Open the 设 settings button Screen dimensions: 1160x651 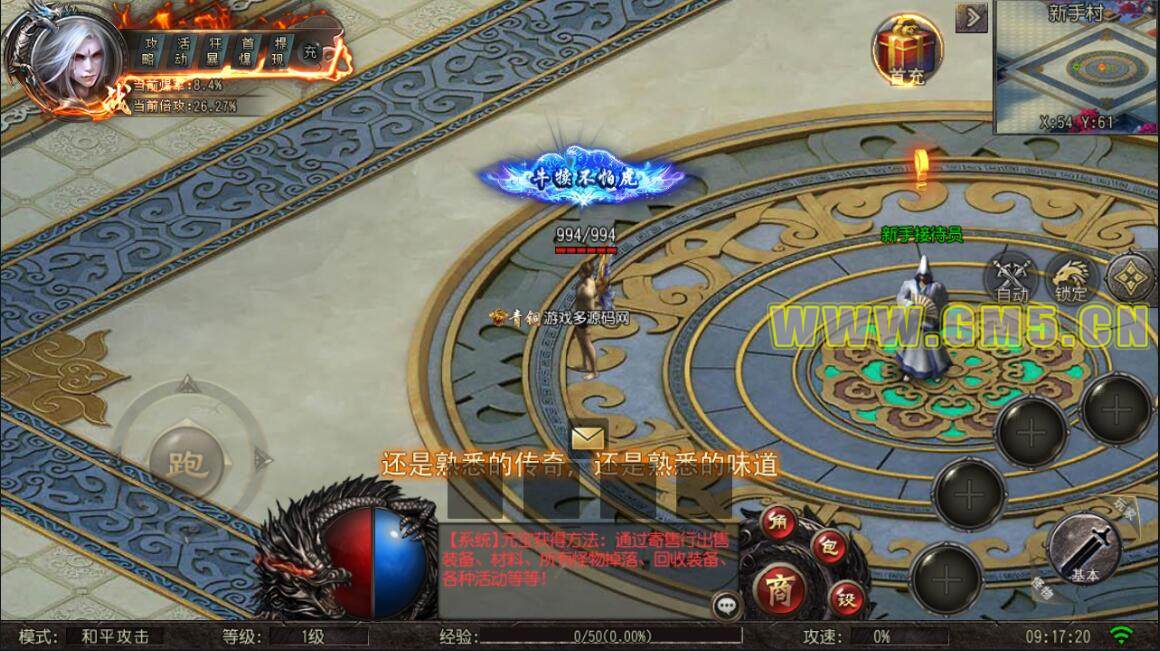click(846, 600)
